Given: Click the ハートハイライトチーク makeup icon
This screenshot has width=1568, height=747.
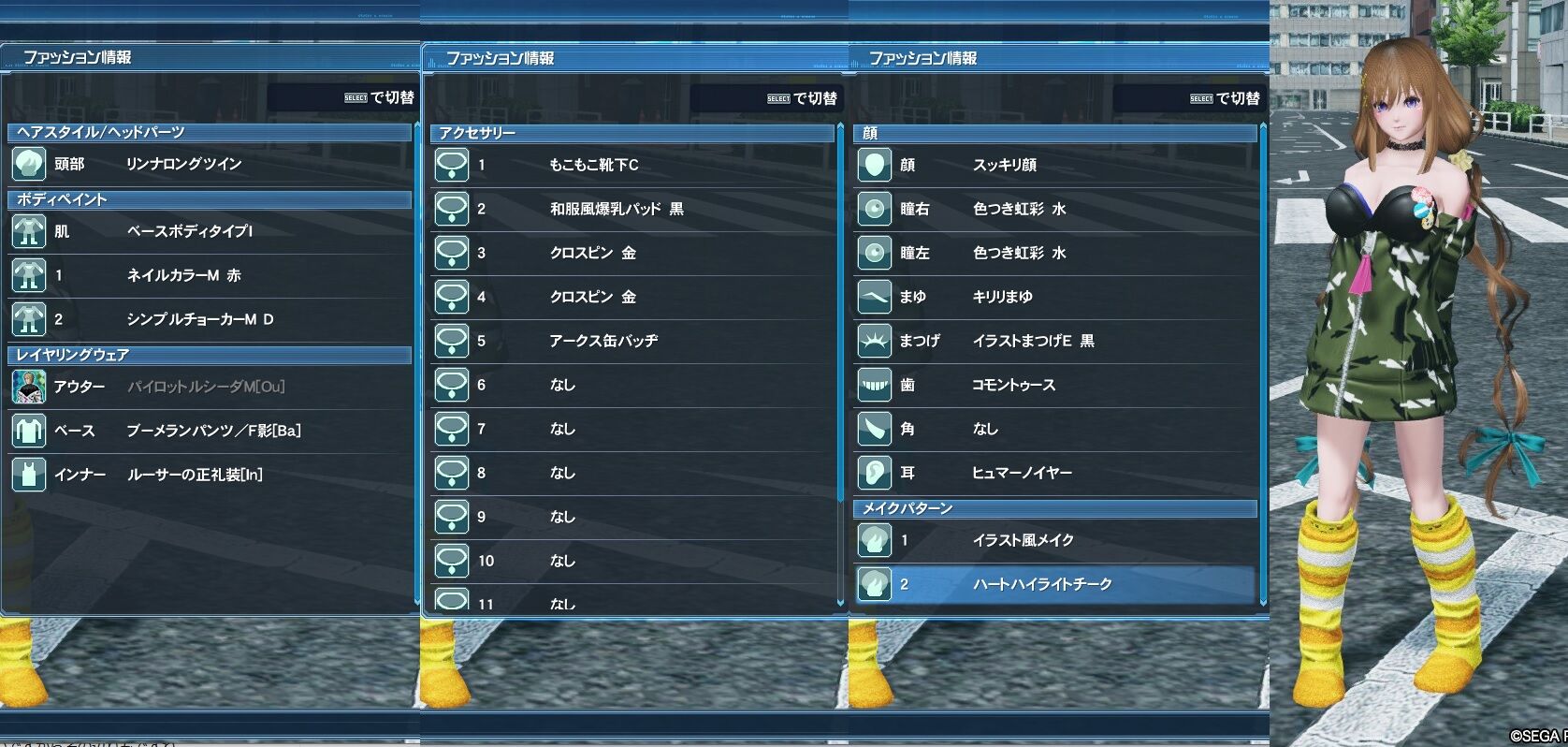Looking at the screenshot, I should tap(874, 583).
